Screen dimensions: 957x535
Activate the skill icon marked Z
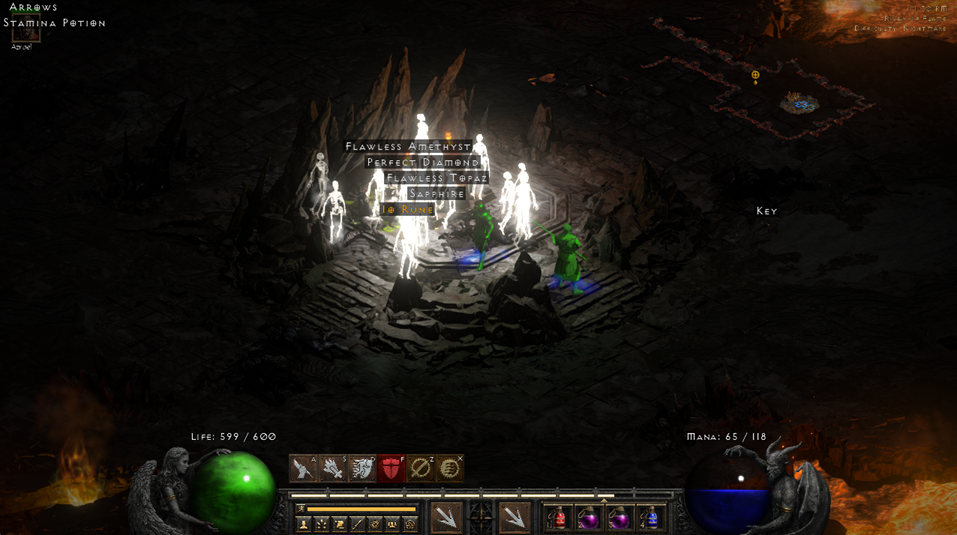point(420,468)
